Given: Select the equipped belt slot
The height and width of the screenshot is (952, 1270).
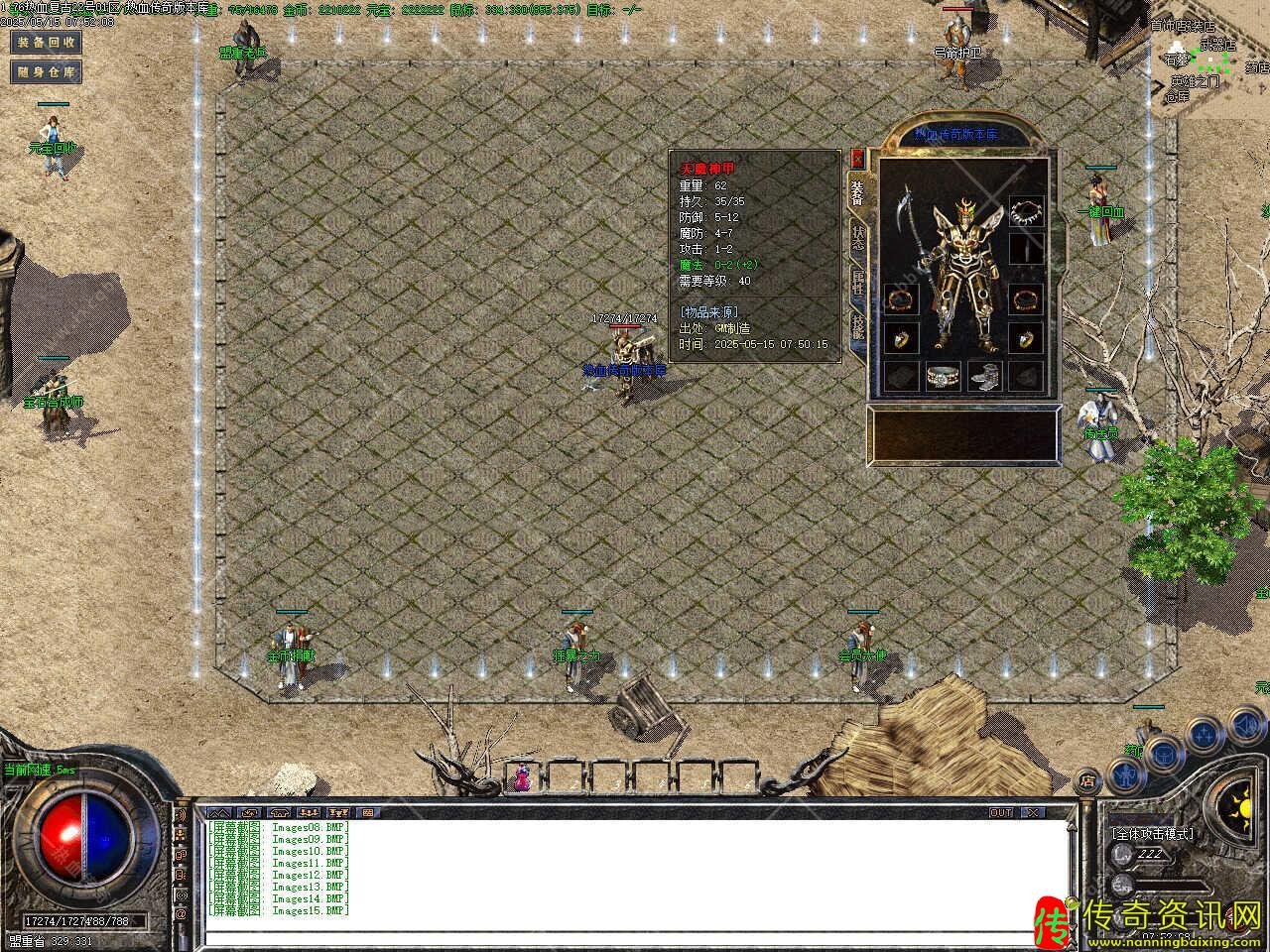Looking at the screenshot, I should [942, 376].
